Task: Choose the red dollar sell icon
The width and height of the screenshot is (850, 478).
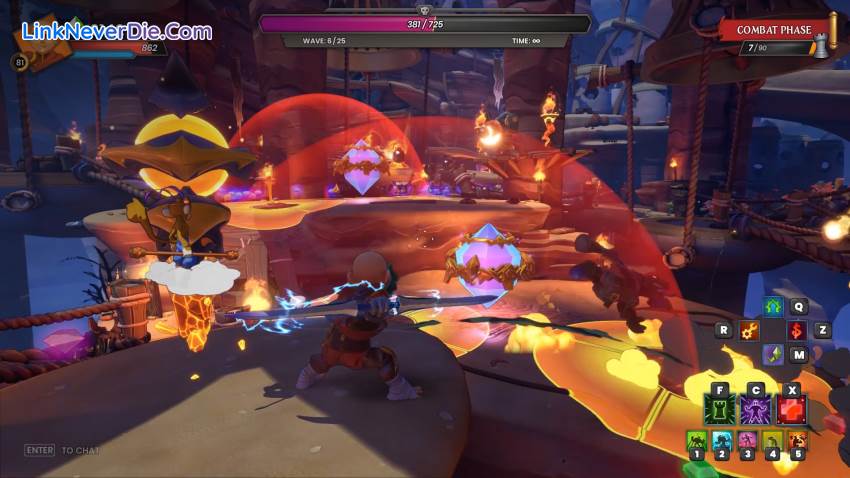Action: [797, 330]
